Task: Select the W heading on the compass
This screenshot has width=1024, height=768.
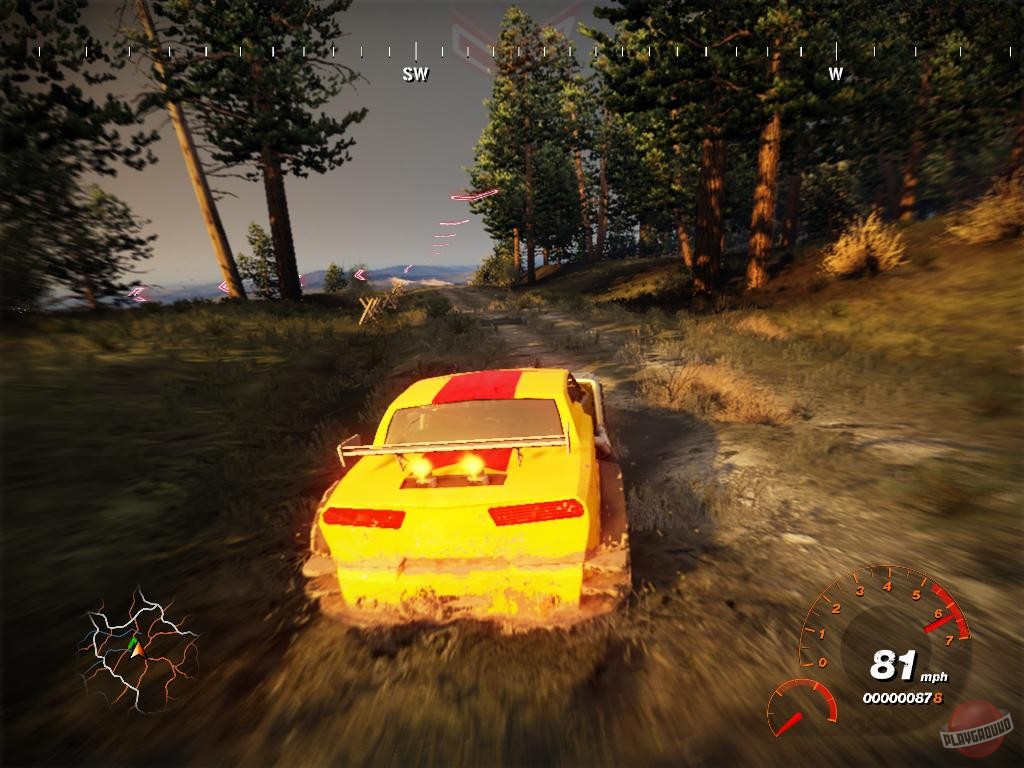Action: (835, 74)
